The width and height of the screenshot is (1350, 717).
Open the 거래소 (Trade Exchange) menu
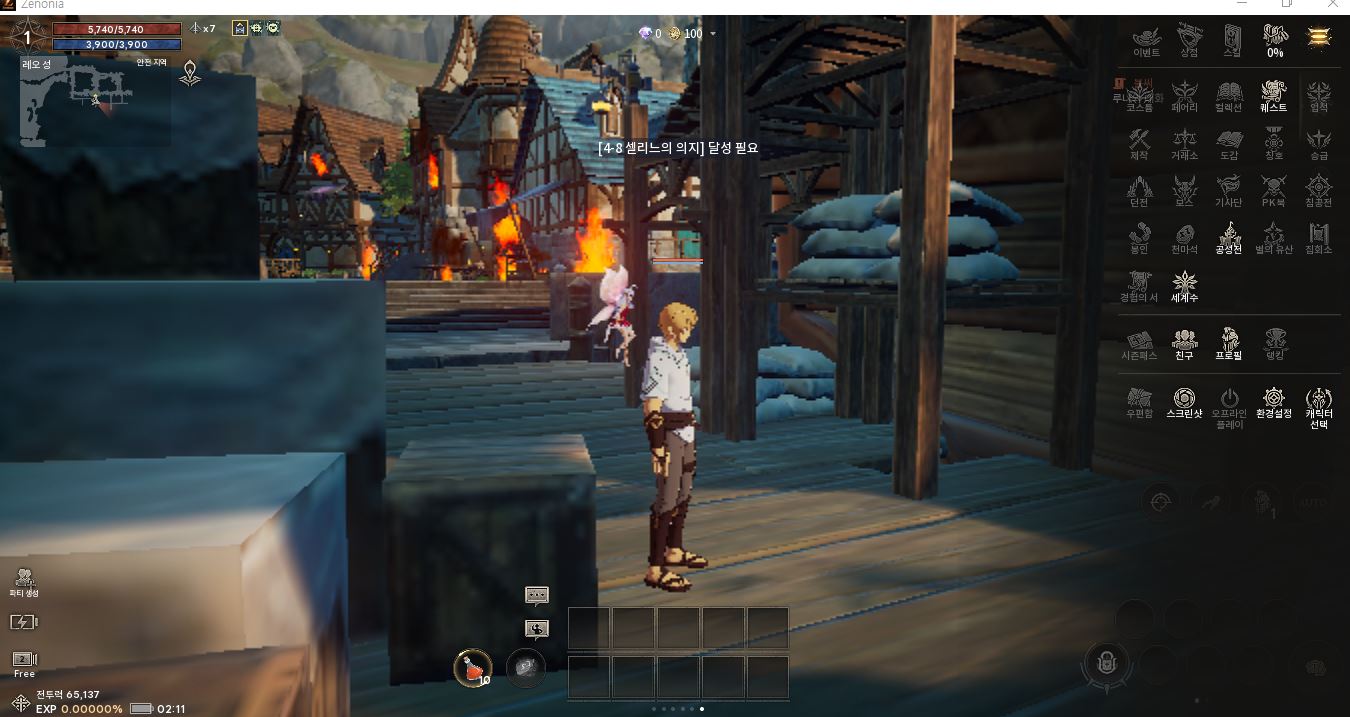pos(1185,143)
